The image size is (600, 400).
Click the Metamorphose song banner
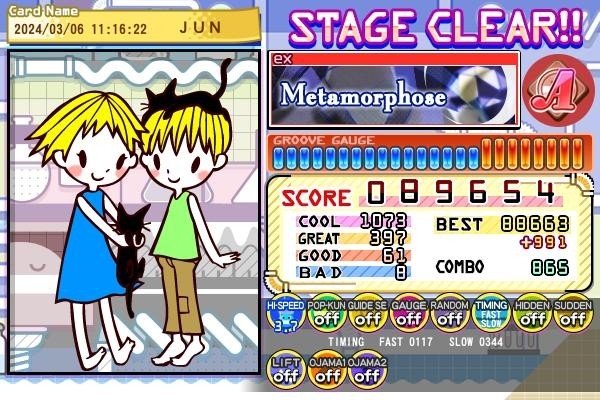click(394, 94)
